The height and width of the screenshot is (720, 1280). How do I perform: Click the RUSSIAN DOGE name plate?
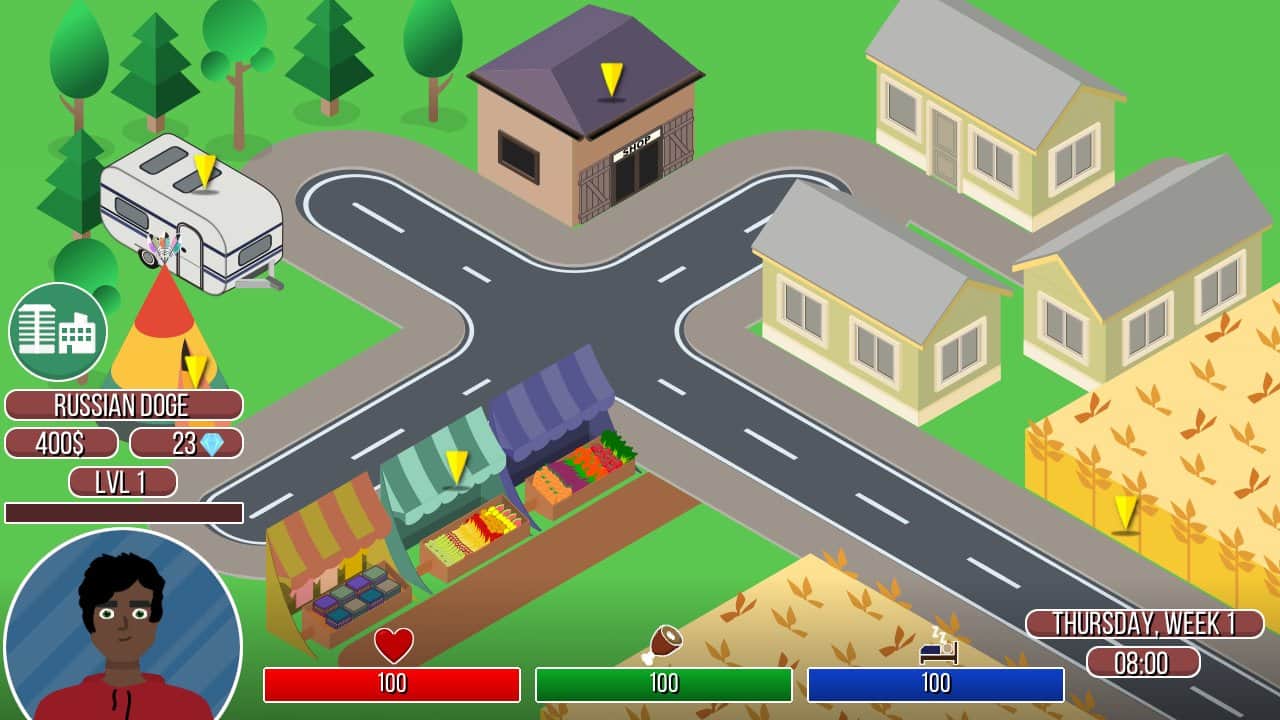(x=122, y=406)
